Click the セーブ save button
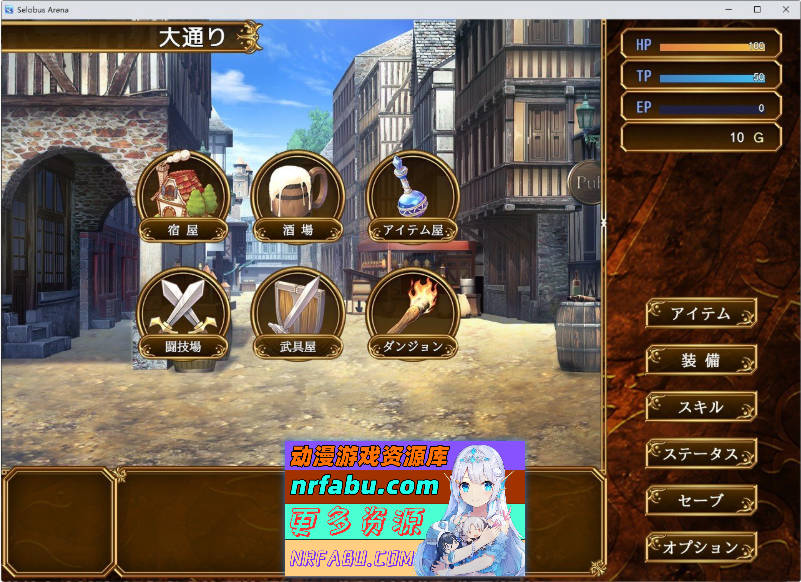Image resolution: width=801 pixels, height=582 pixels. click(700, 500)
